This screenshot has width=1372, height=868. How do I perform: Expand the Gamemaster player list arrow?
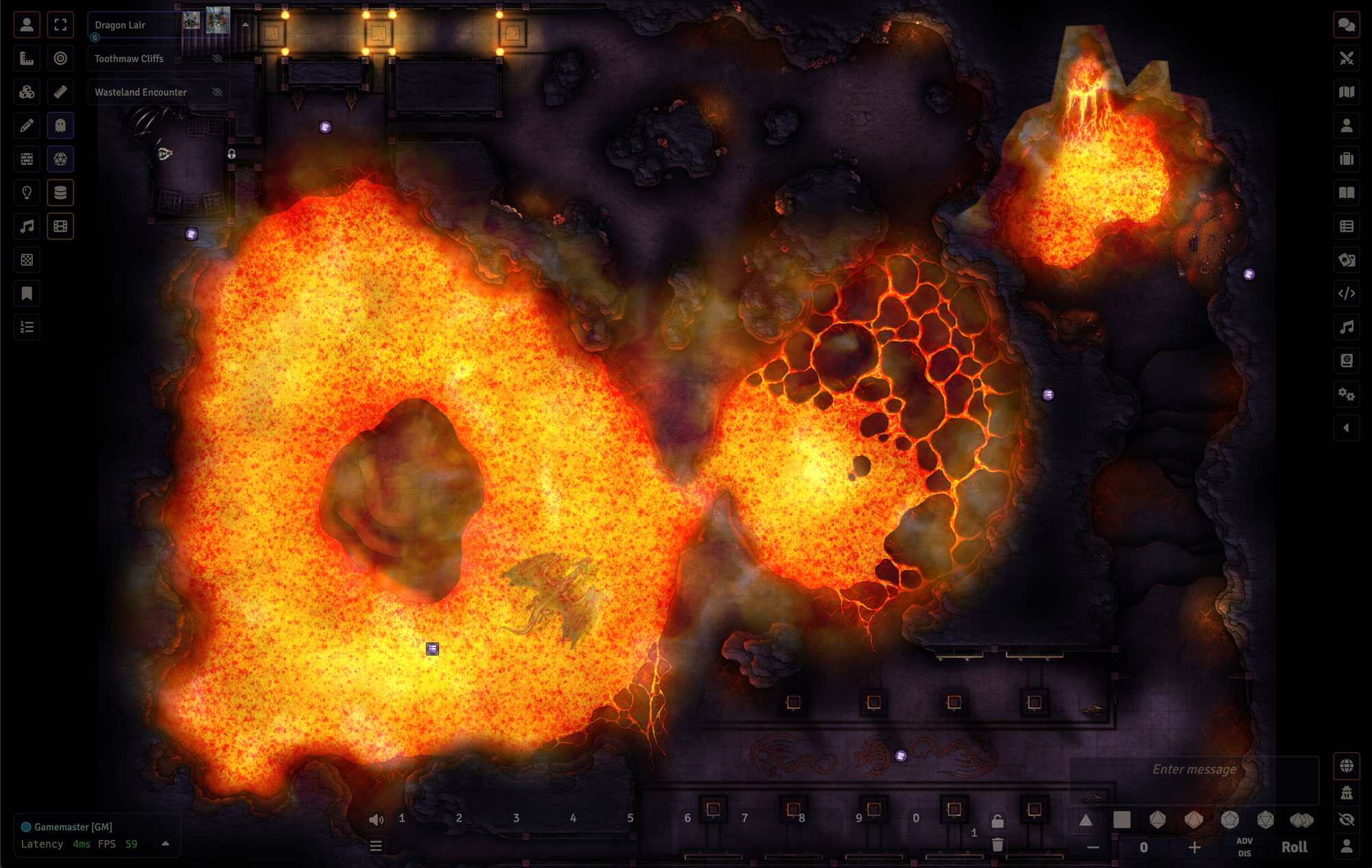coord(165,843)
